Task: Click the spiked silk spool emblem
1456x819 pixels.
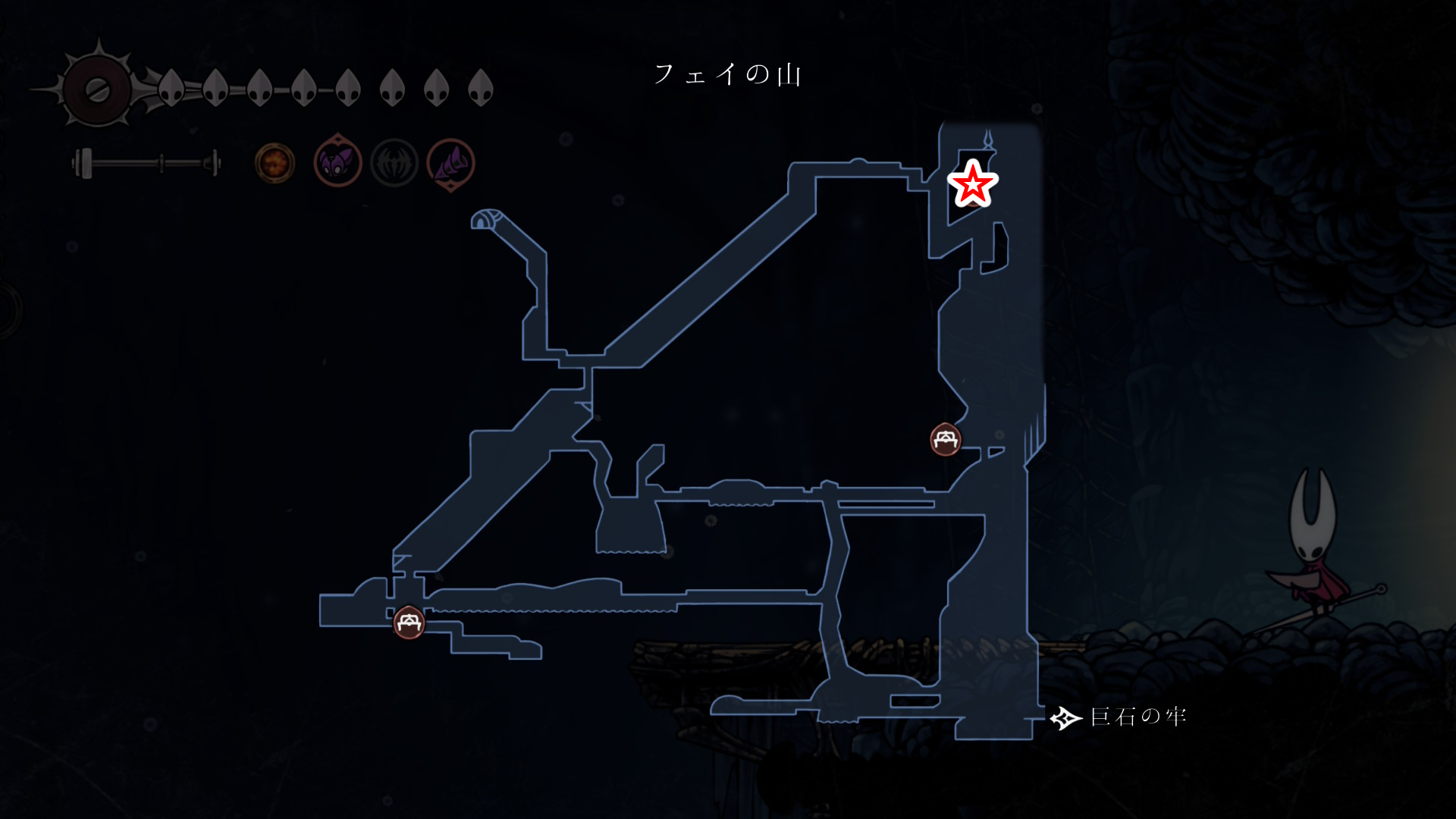Action: click(97, 89)
